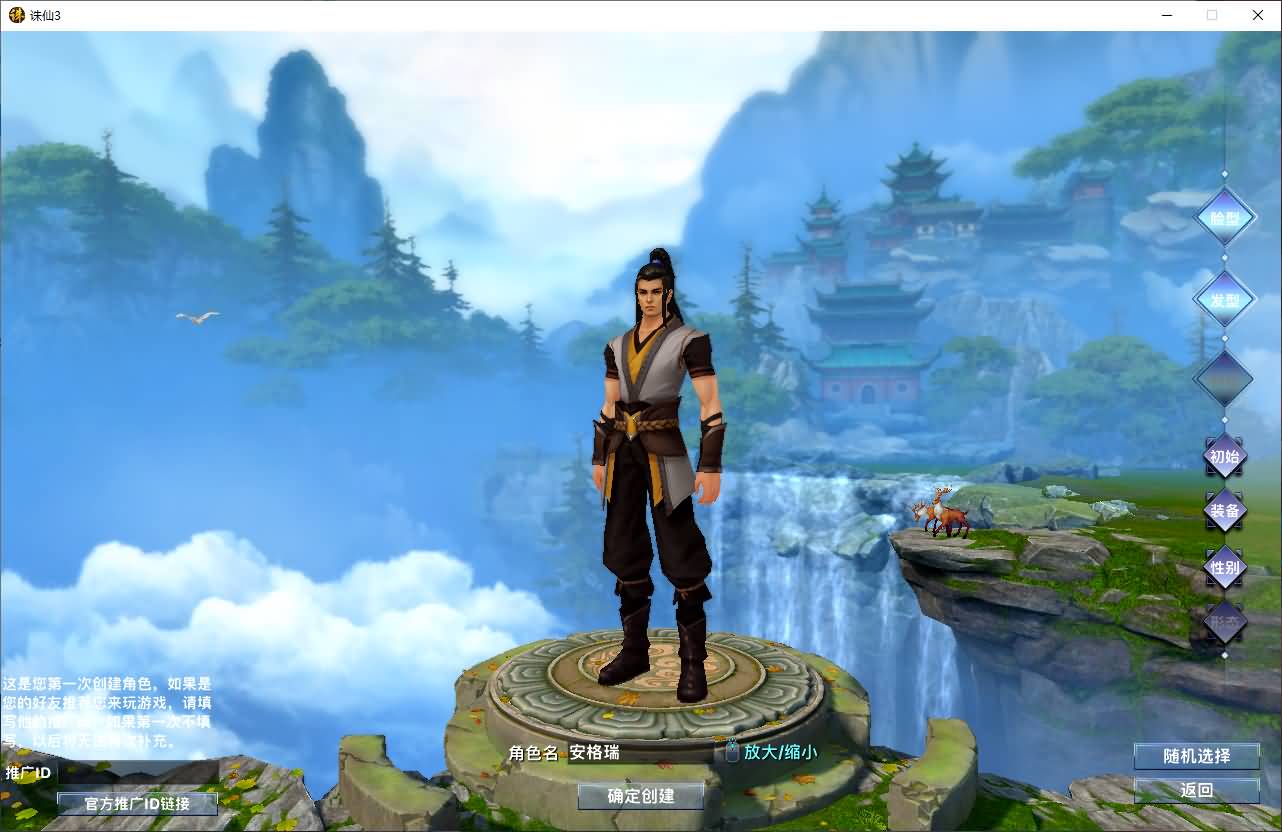Open the 发型 hairstyle option
Image resolution: width=1282 pixels, height=832 pixels.
tap(1224, 299)
